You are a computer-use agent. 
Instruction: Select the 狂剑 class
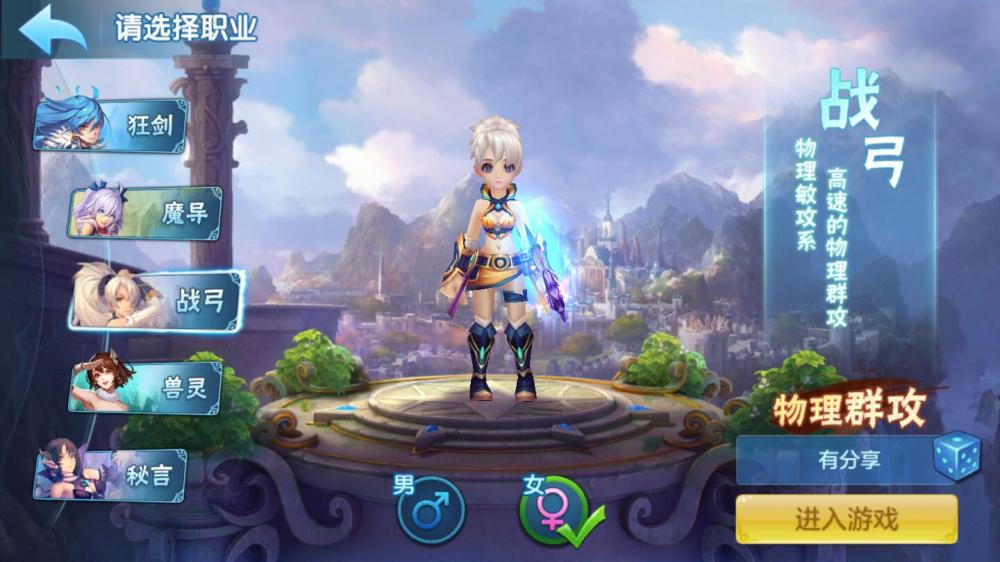[112, 125]
